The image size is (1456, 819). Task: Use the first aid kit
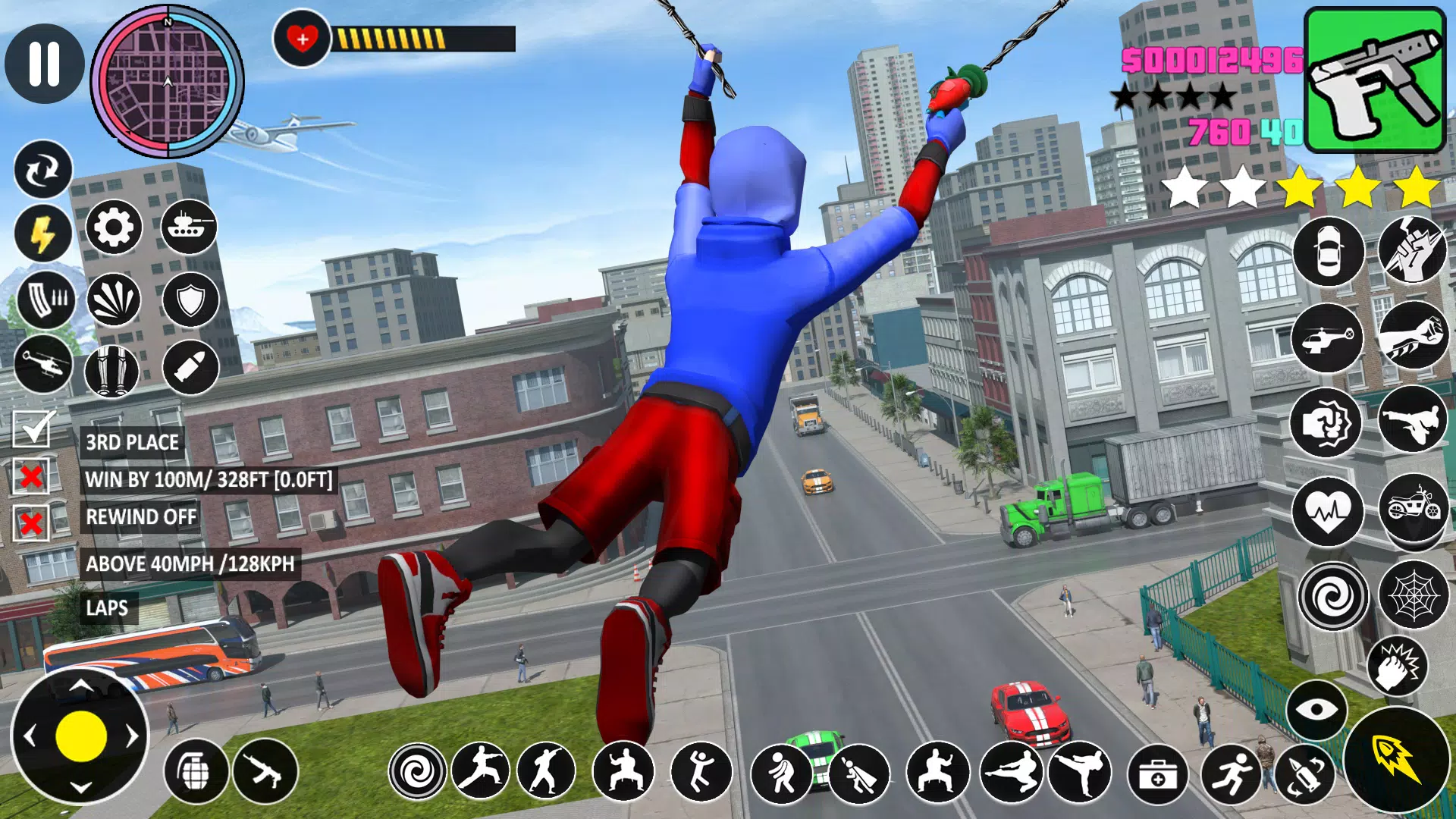pyautogui.click(x=1157, y=773)
